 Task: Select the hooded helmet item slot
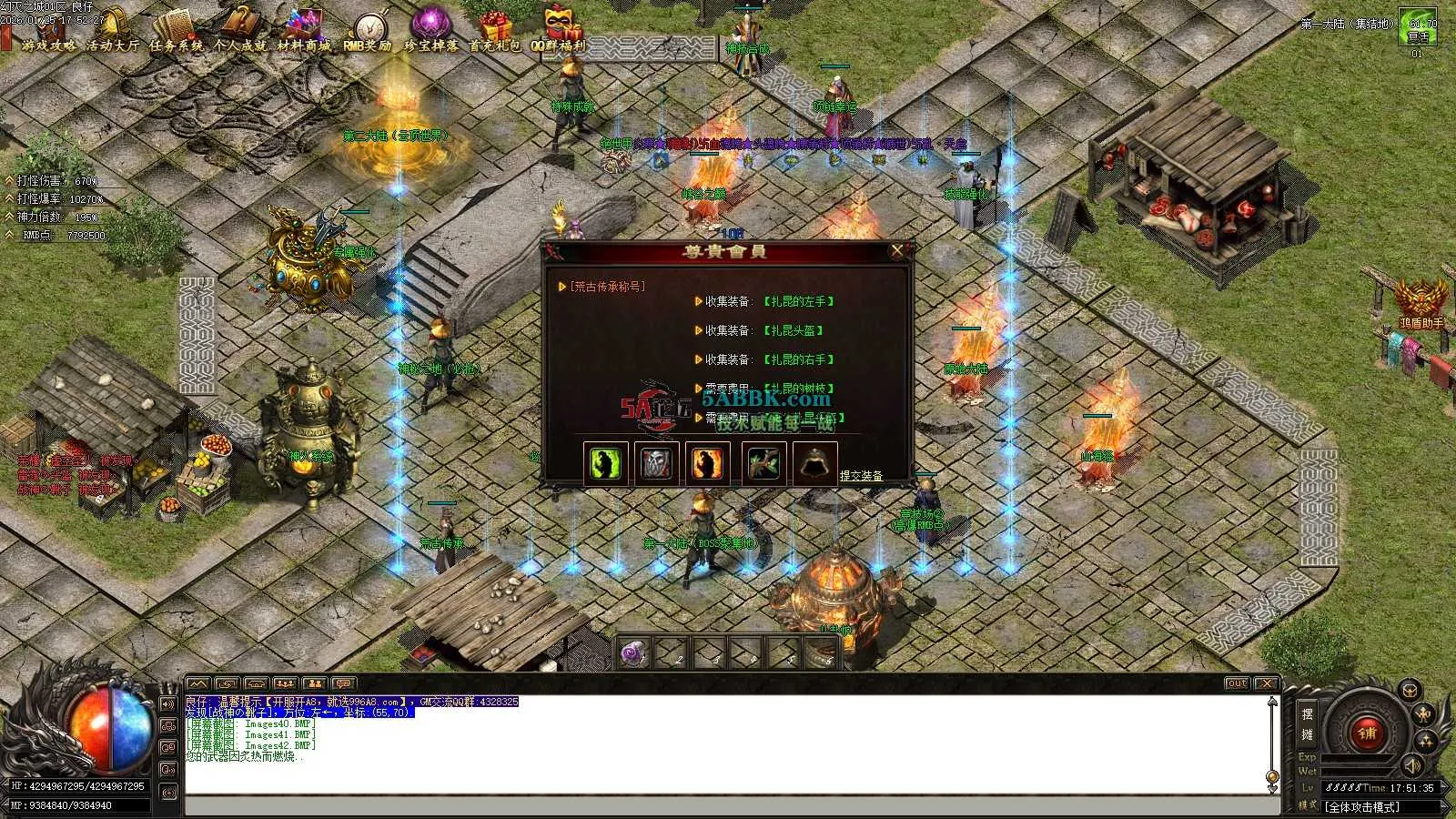814,464
